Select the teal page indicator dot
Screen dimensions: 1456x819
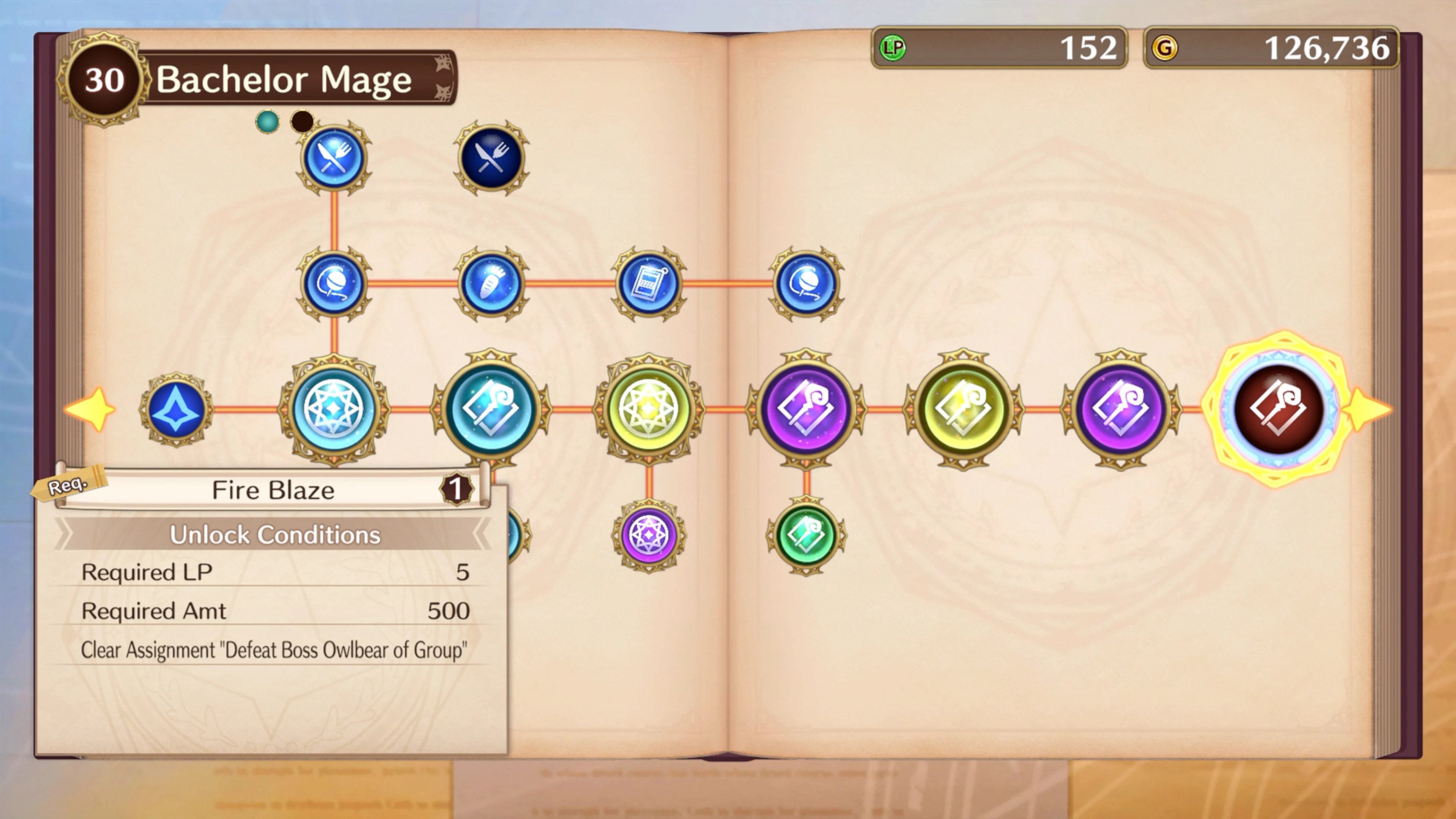267,121
